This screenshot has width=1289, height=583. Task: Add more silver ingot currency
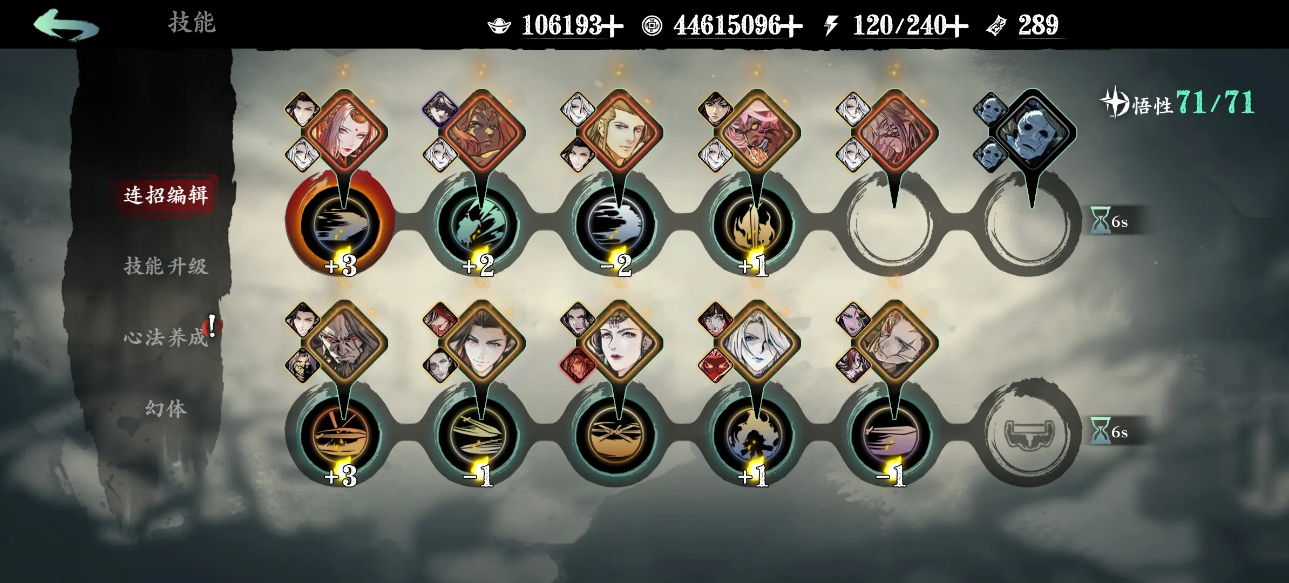[x=612, y=26]
